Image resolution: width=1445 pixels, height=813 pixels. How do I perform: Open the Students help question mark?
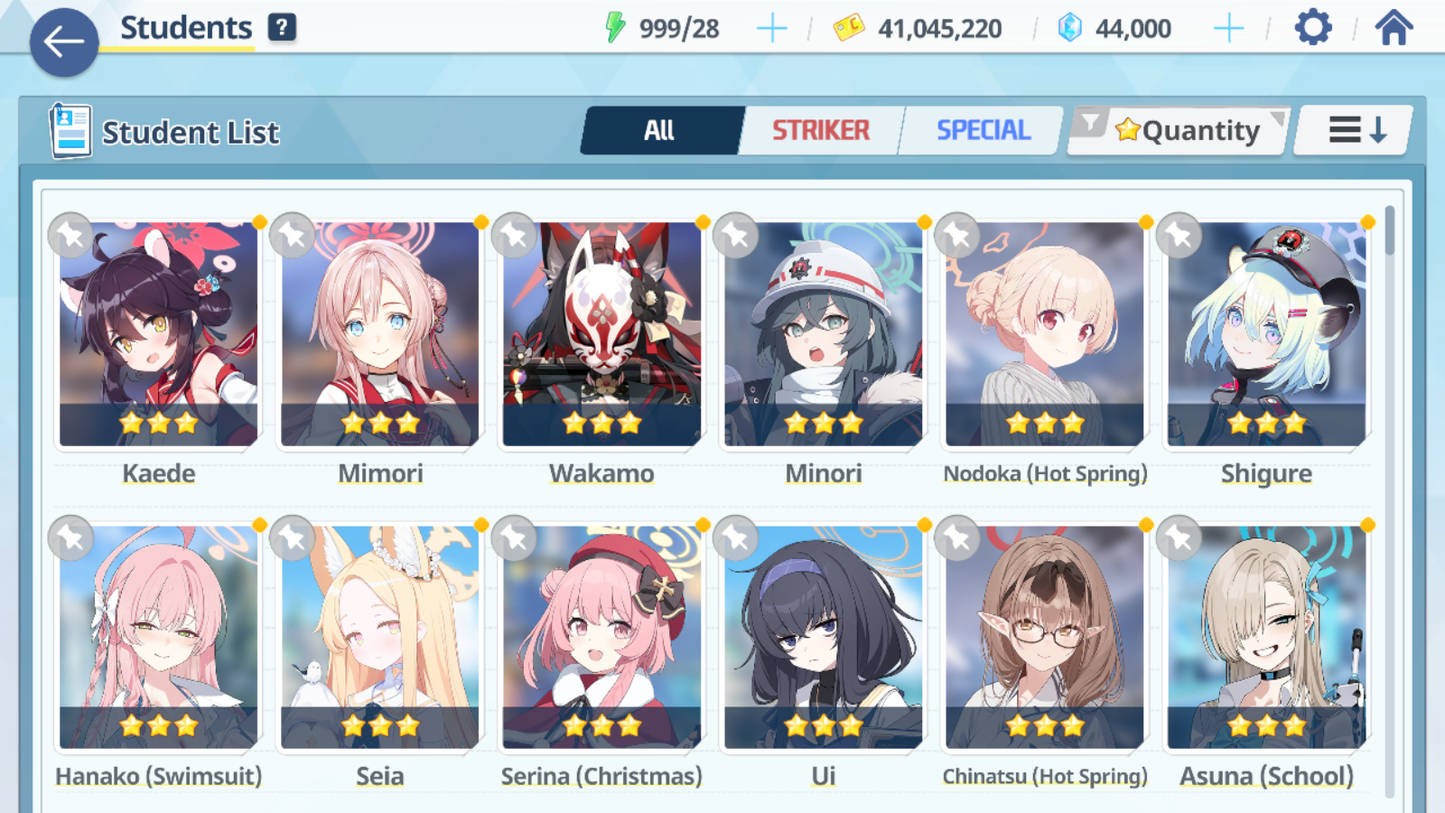(282, 28)
